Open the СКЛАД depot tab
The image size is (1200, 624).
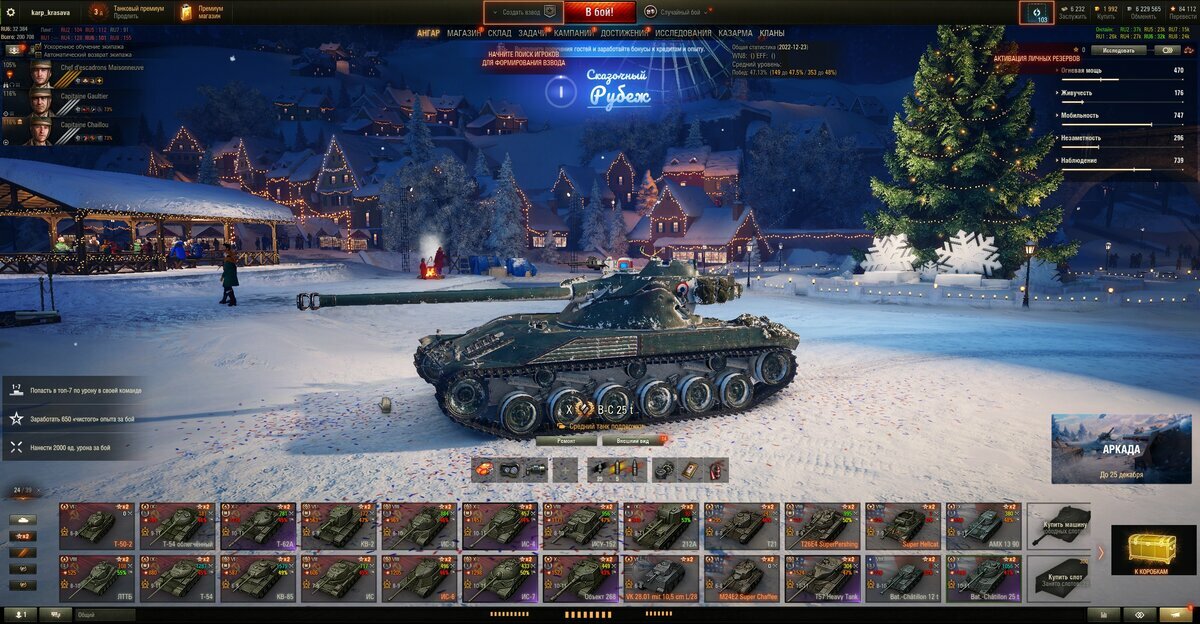(x=499, y=33)
